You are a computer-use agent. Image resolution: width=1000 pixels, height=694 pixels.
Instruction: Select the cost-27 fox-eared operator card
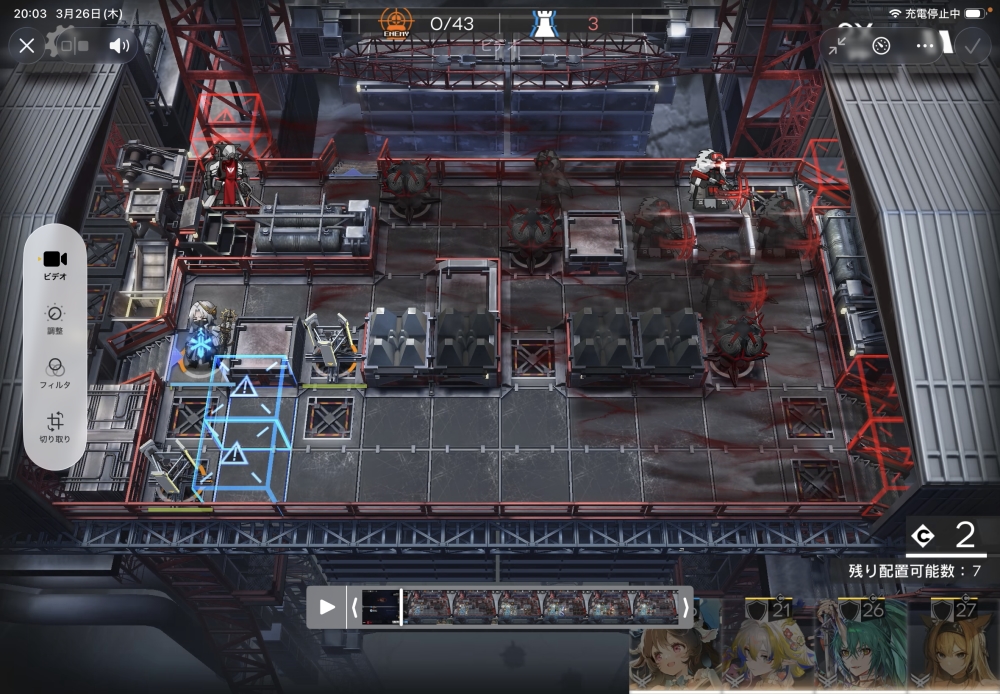point(953,645)
